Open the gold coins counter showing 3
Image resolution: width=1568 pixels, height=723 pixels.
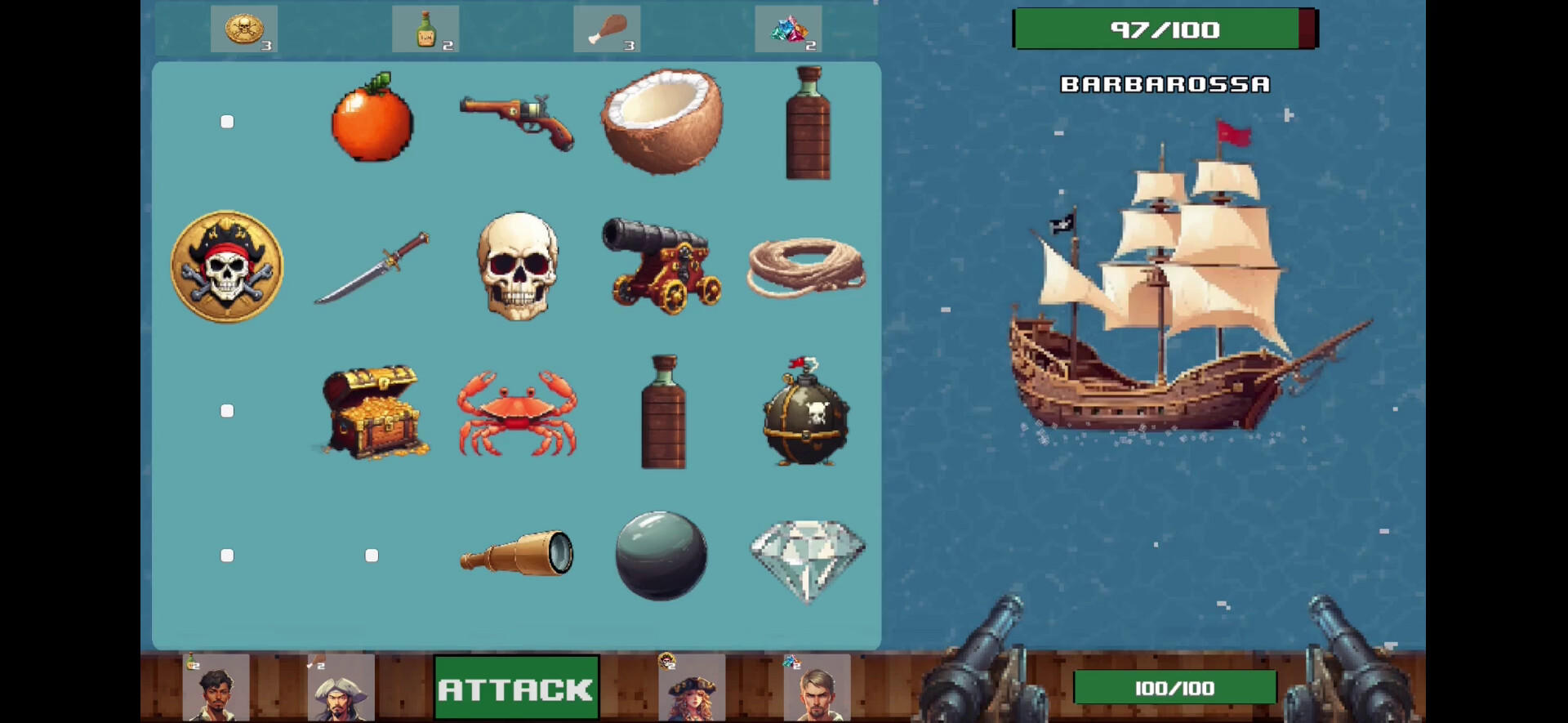[x=244, y=29]
